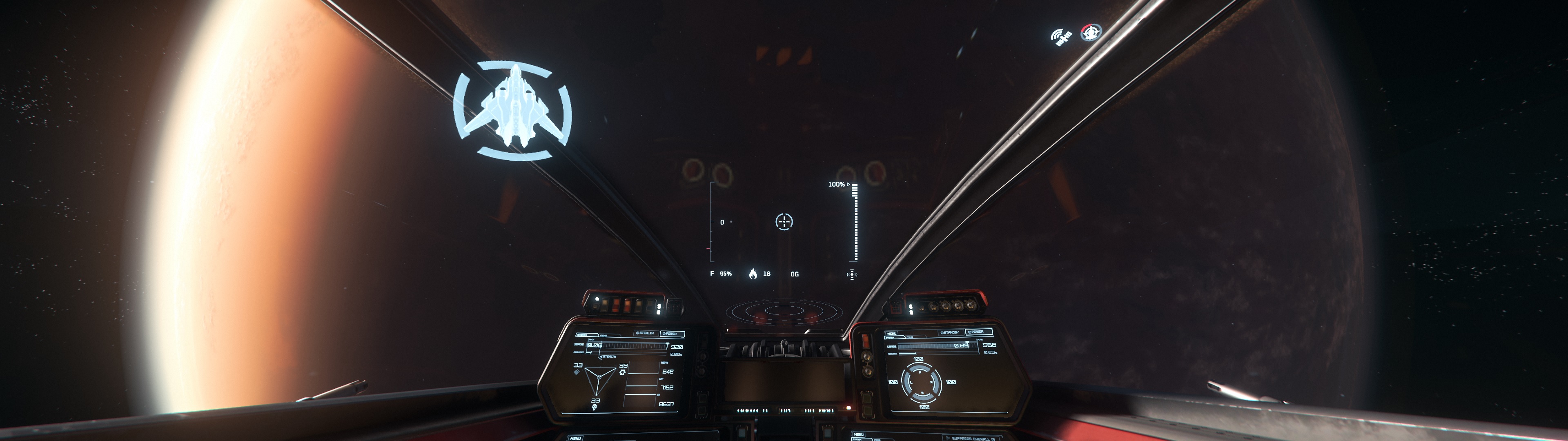
Task: Select the glowing ship target marker
Action: pos(512,110)
